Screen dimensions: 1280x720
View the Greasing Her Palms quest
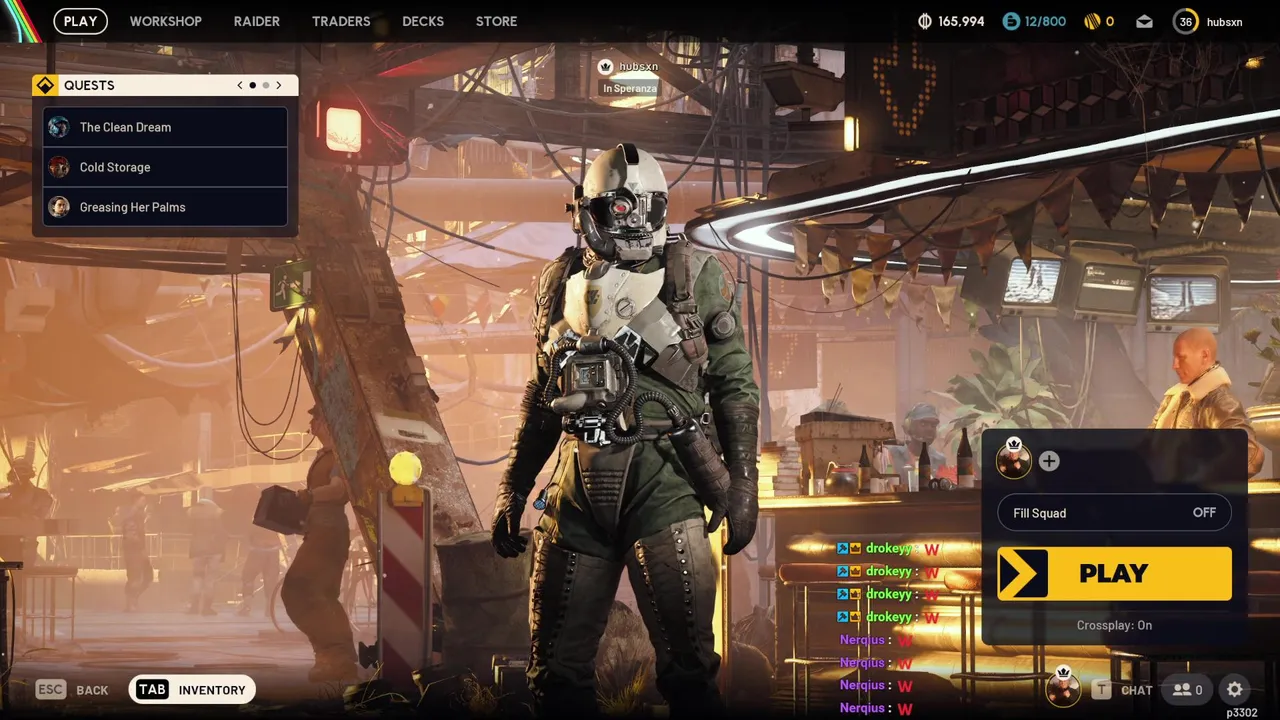point(165,207)
